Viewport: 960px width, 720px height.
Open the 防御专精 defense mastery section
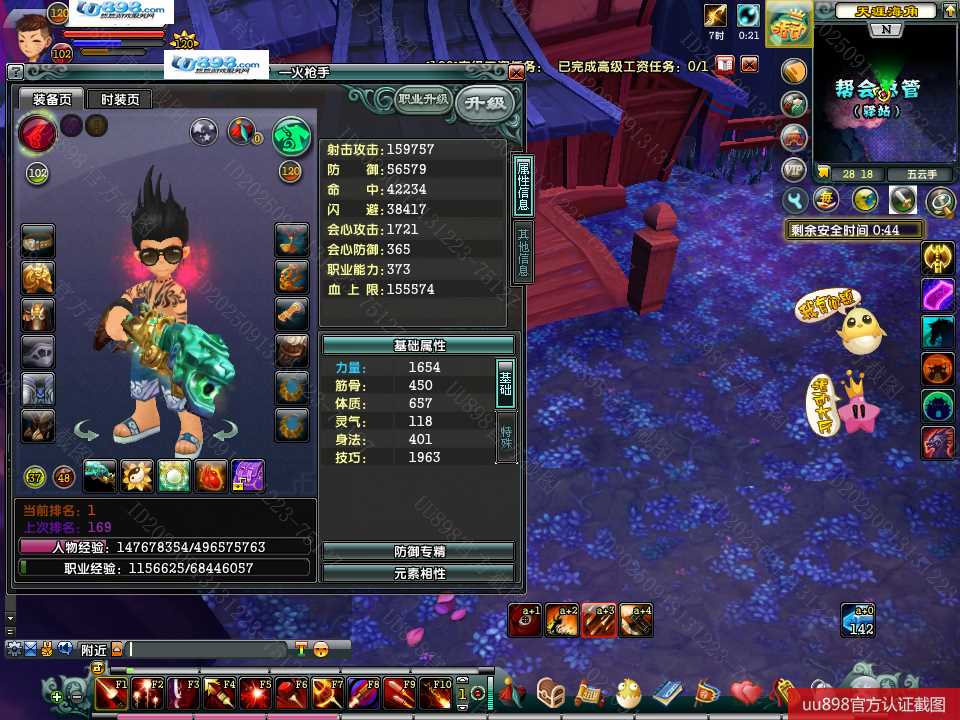point(418,551)
